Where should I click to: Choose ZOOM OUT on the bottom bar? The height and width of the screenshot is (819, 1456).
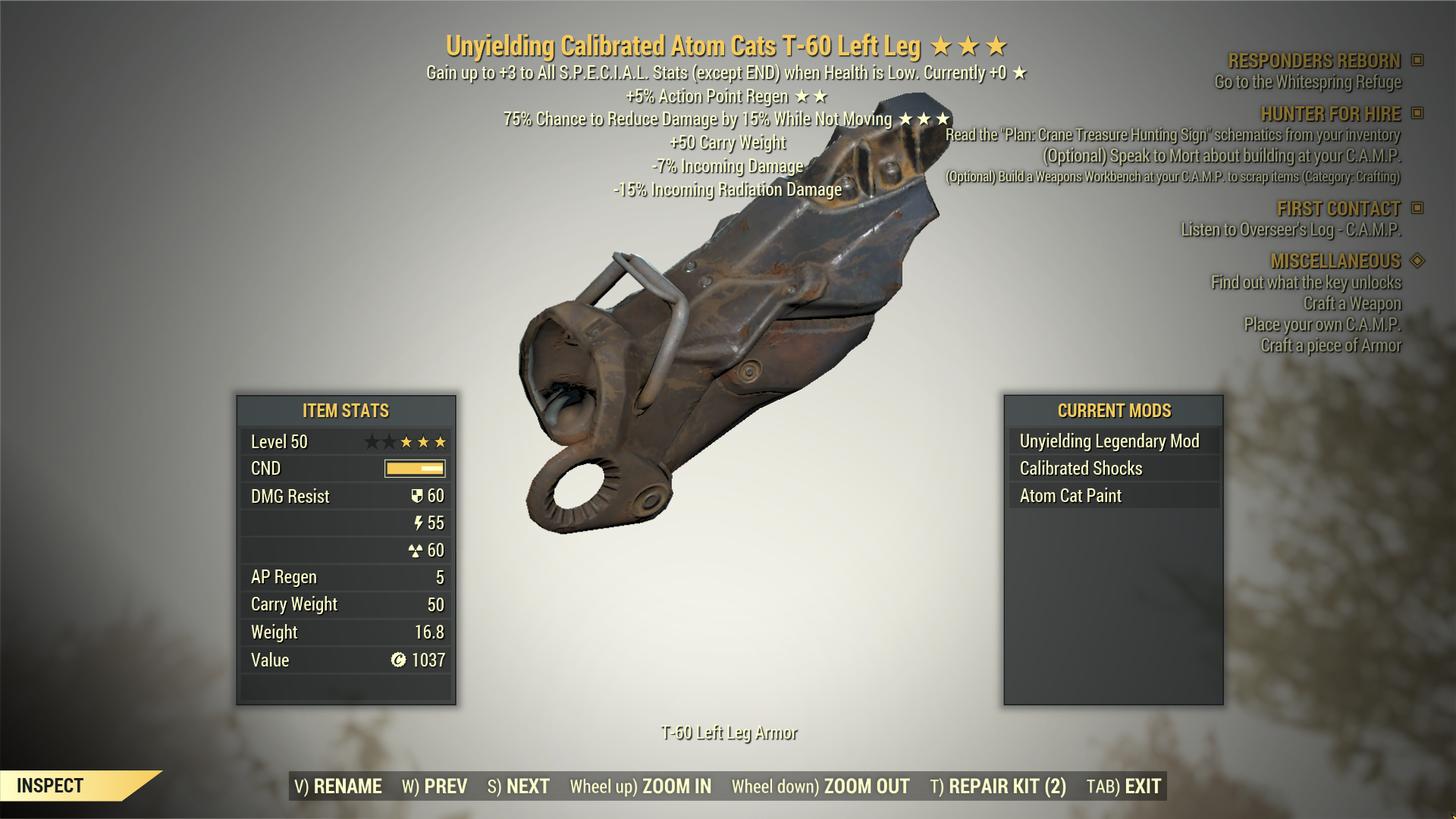tap(821, 786)
